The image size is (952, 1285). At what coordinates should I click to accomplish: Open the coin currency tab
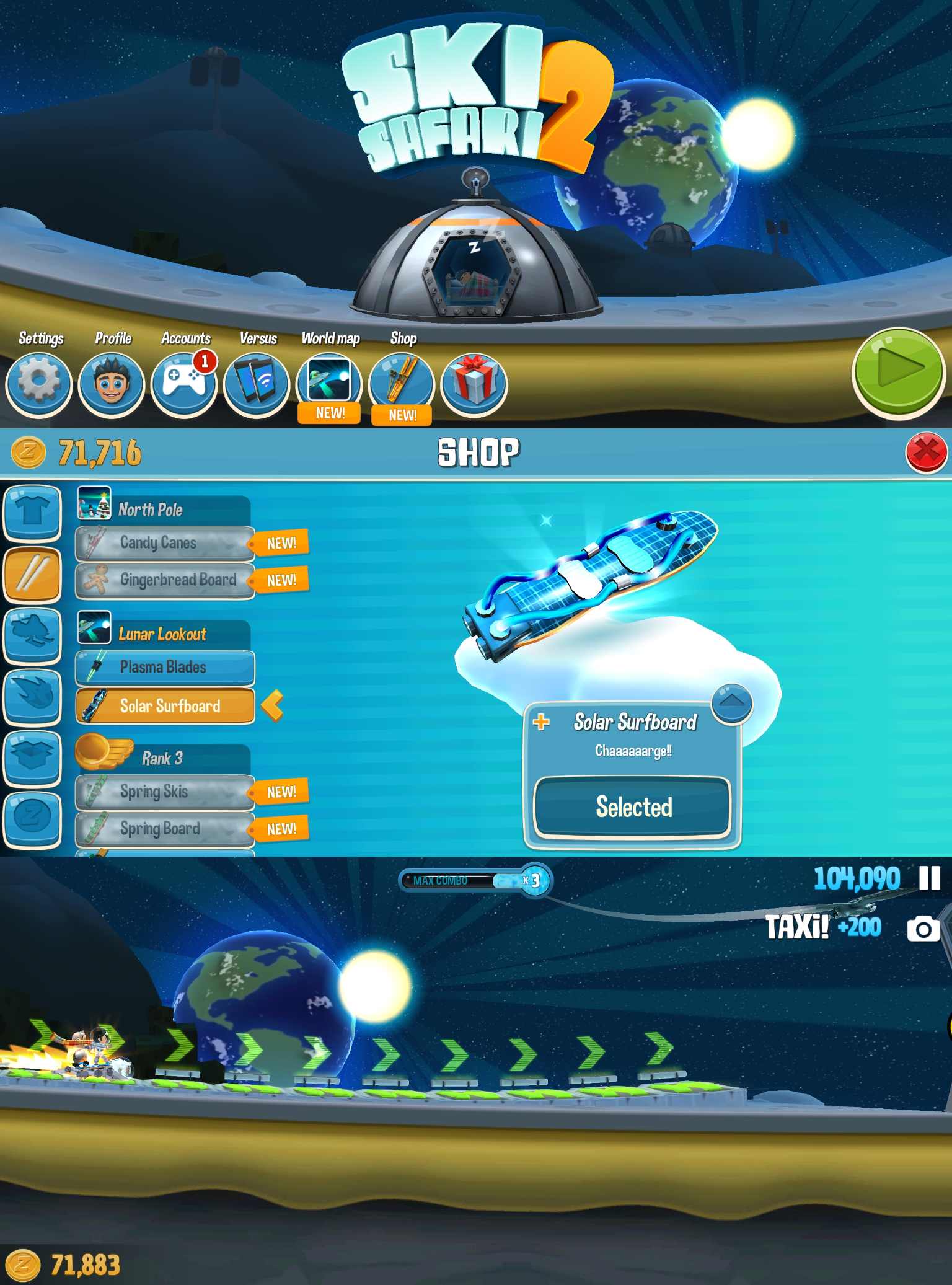pos(32,818)
